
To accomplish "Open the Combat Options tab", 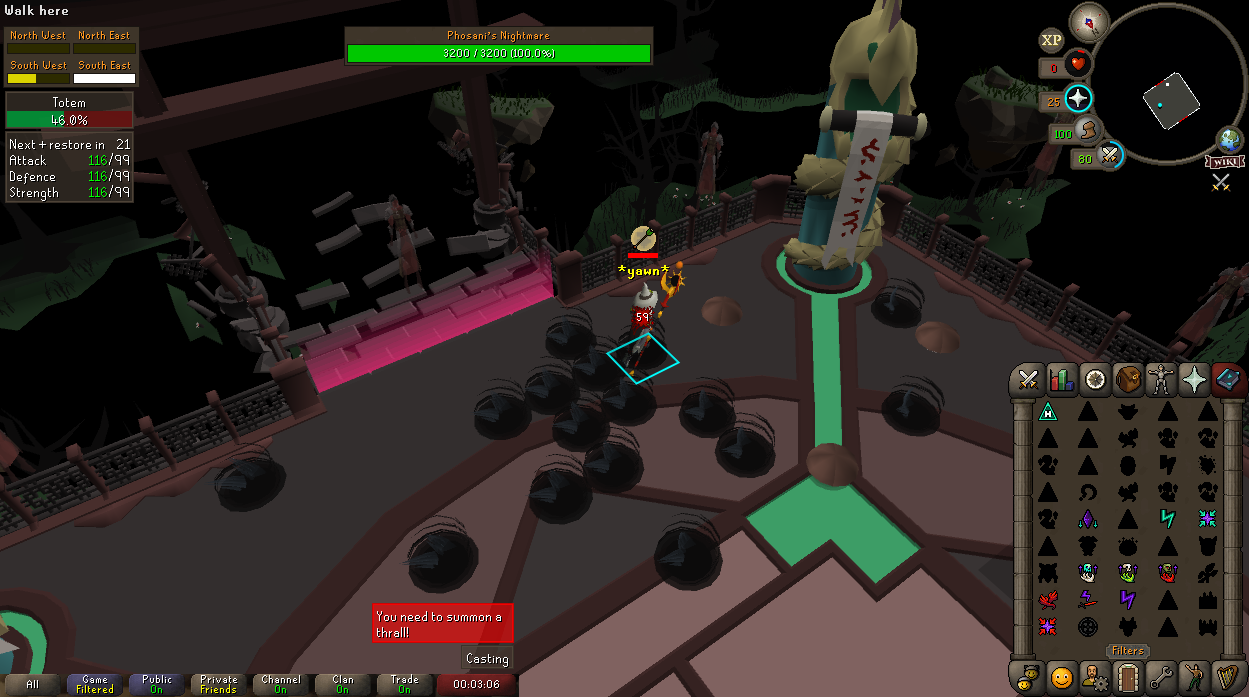I will click(1028, 380).
